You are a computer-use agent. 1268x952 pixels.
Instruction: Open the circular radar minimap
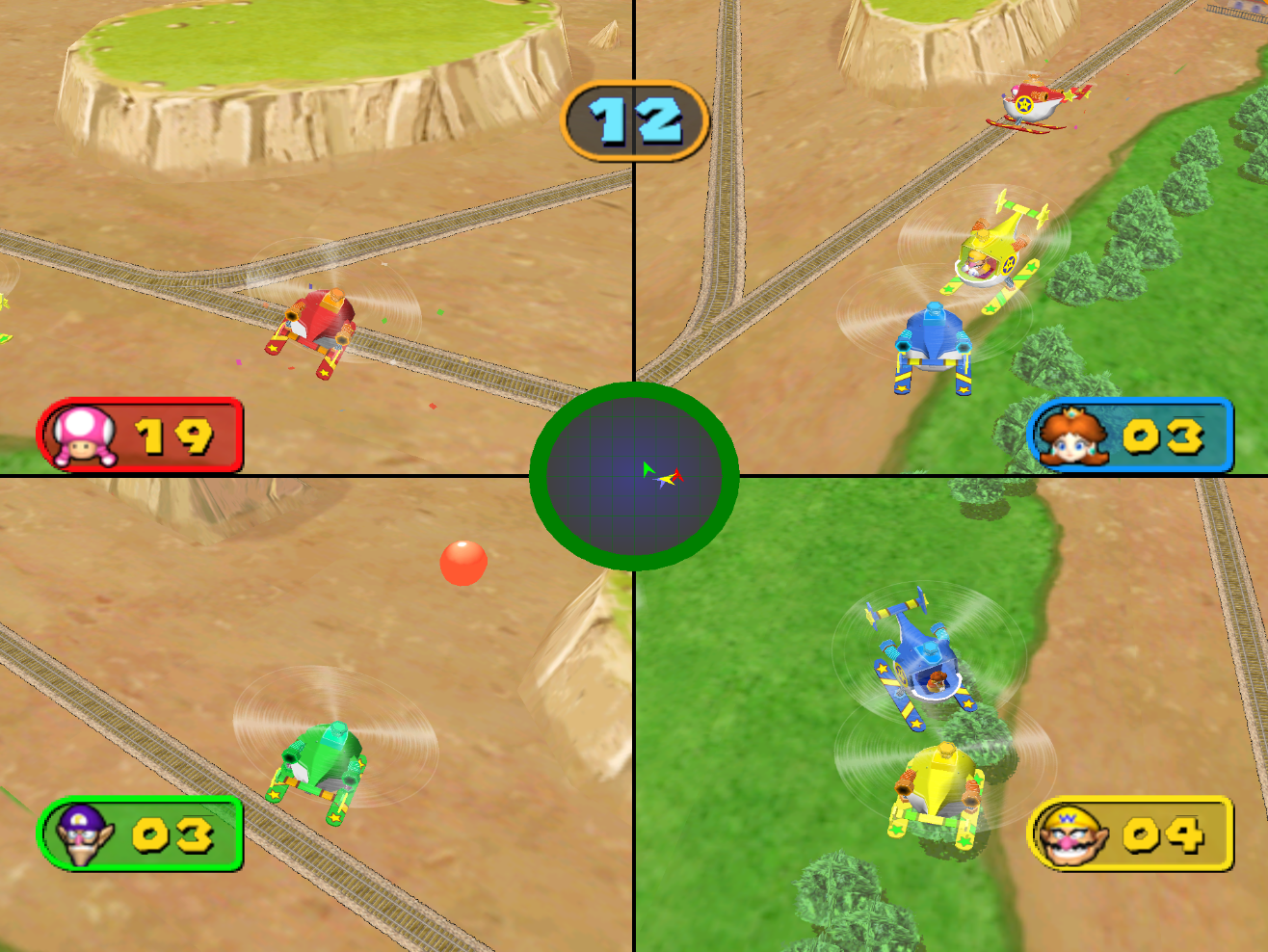point(635,479)
